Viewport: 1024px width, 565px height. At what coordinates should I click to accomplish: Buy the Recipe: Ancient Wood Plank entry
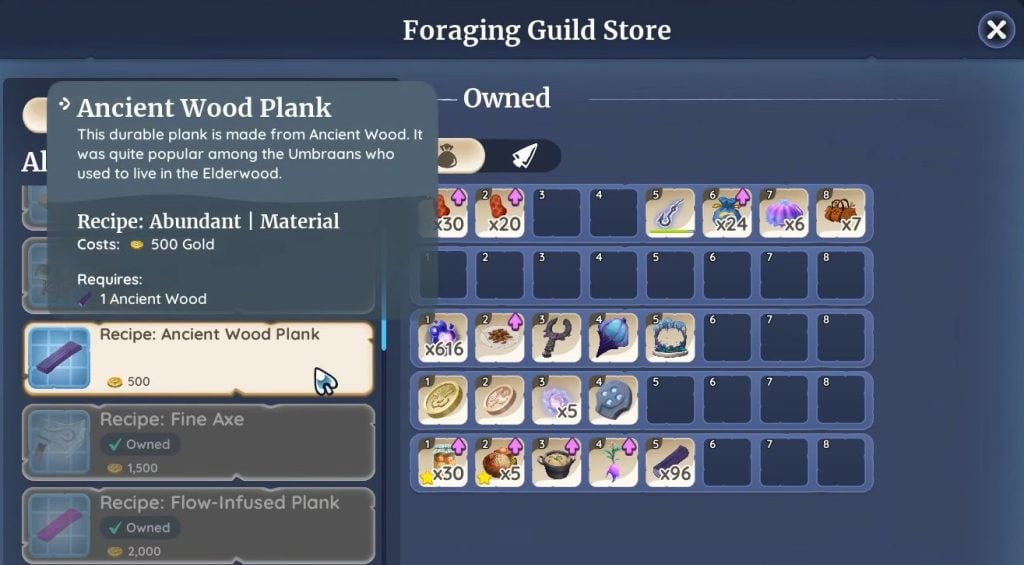198,358
